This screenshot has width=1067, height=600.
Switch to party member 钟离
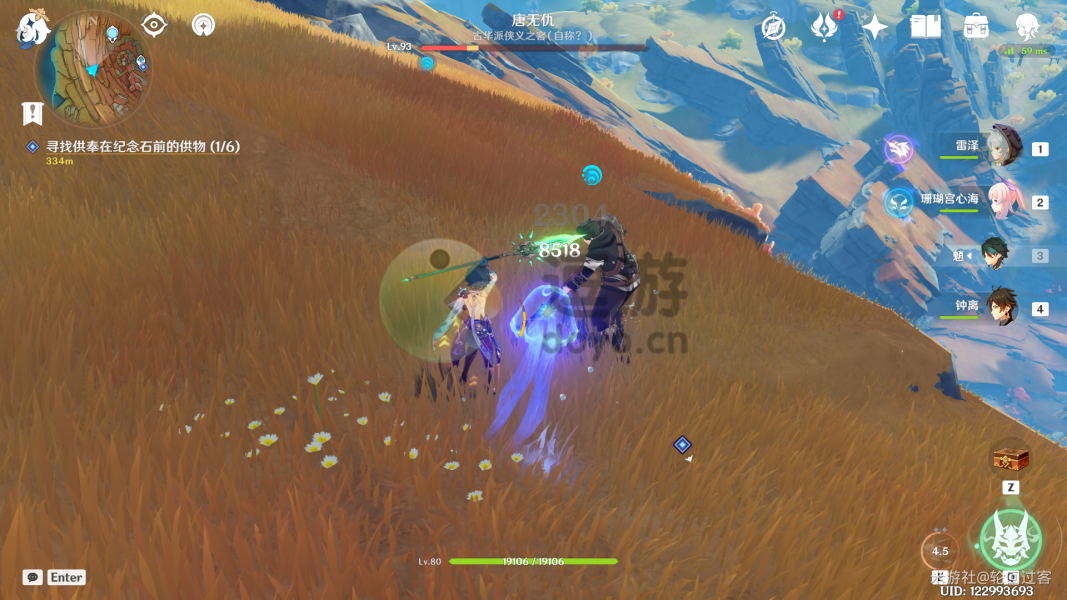1001,308
